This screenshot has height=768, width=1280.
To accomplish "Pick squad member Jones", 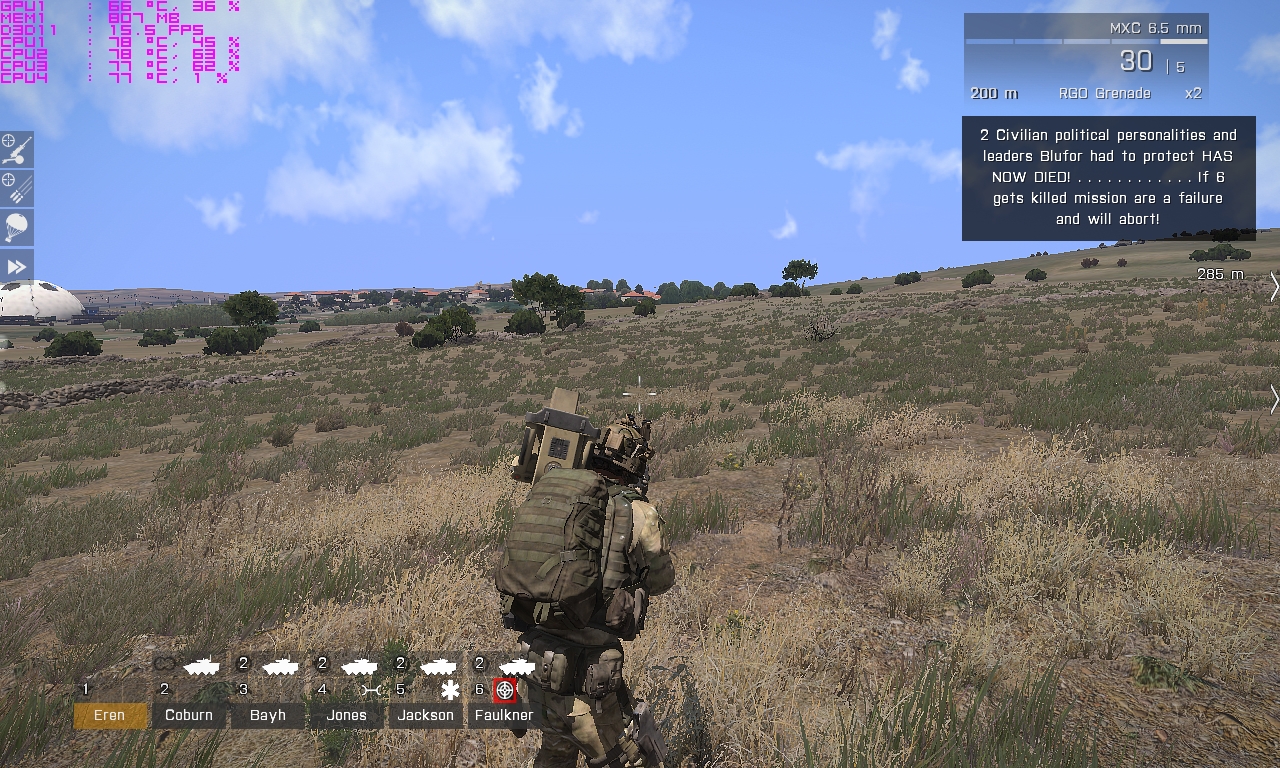I will click(346, 715).
